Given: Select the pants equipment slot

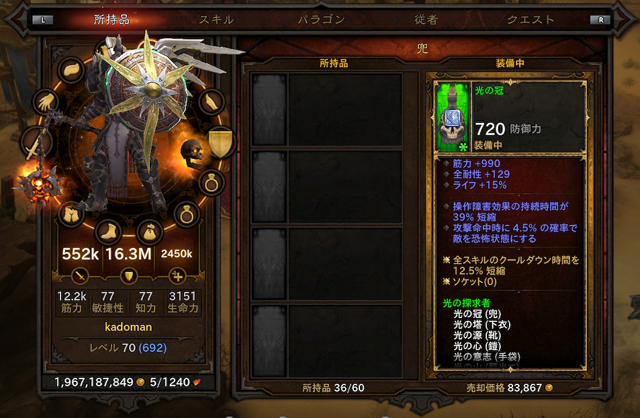Looking at the screenshot, I should [71, 213].
